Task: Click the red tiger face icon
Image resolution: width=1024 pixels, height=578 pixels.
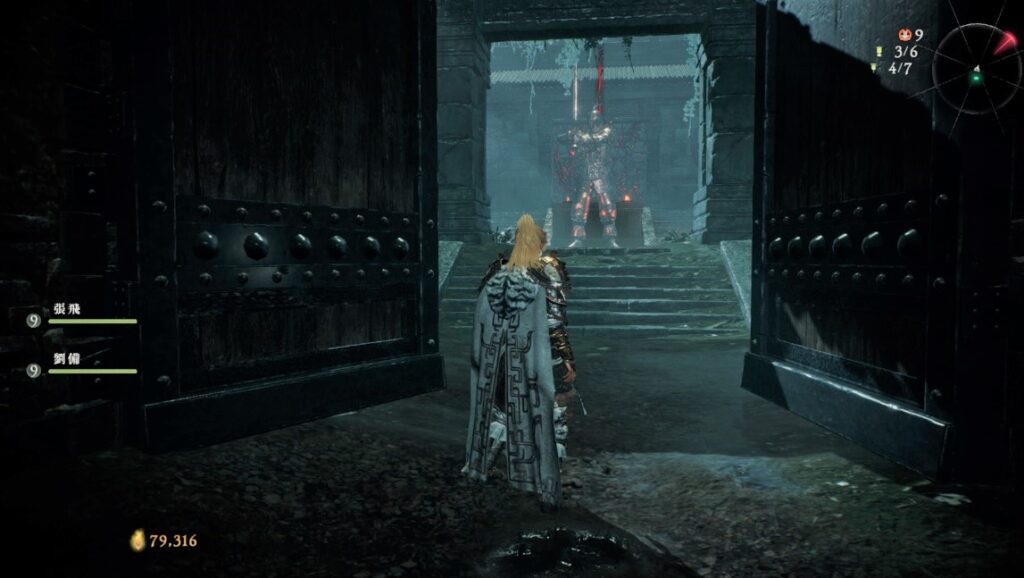Action: coord(904,34)
